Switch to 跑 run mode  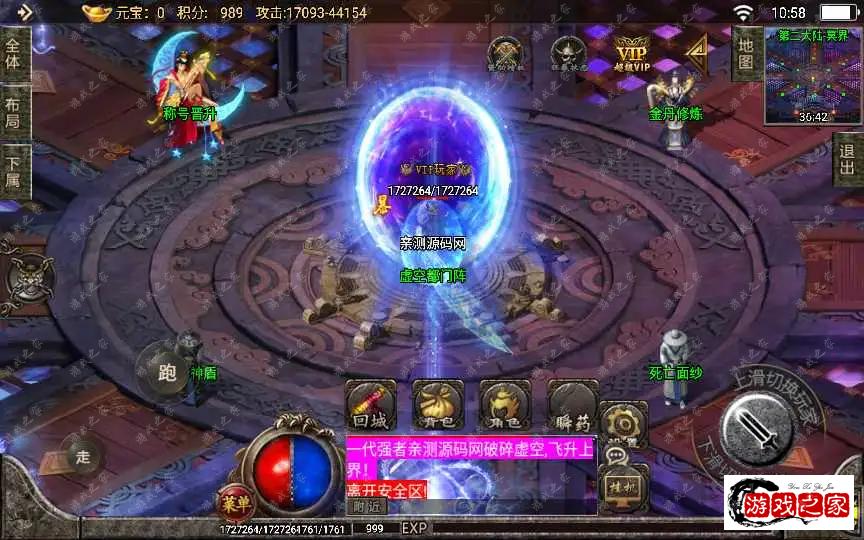167,373
